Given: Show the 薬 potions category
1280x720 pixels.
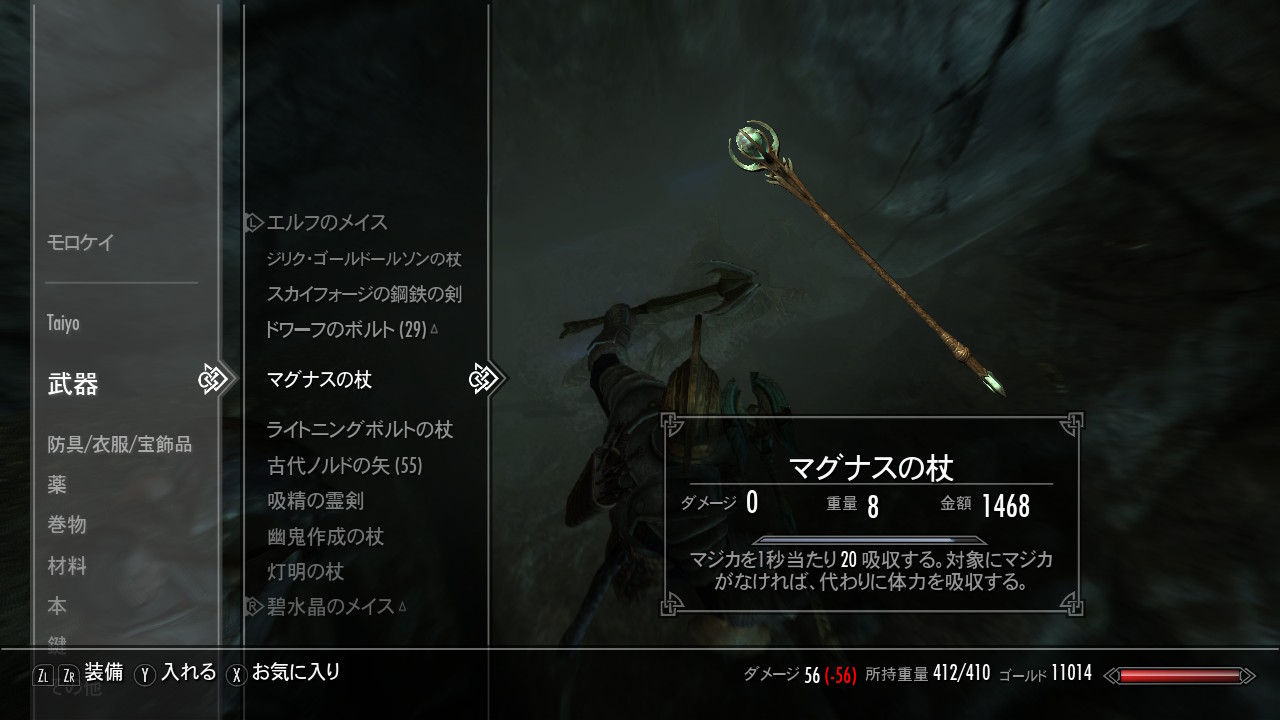Looking at the screenshot, I should (x=57, y=485).
